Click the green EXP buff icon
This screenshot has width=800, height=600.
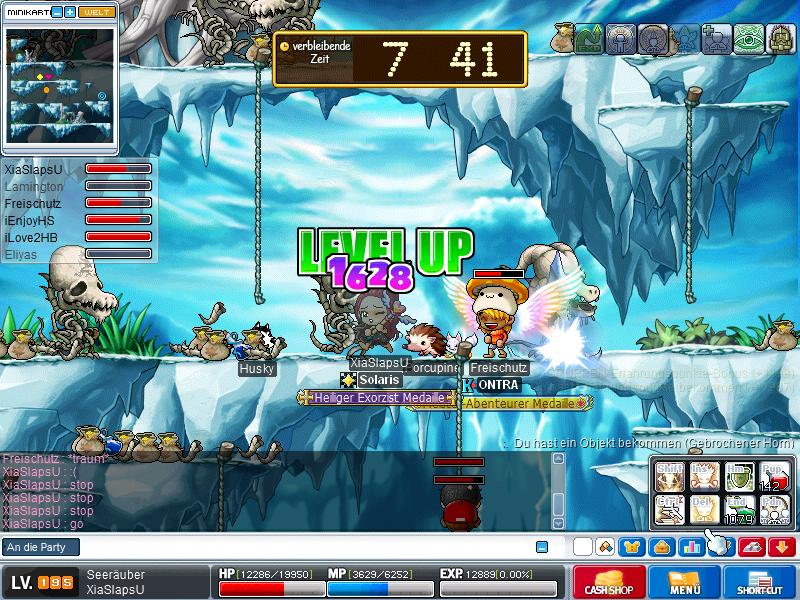(x=589, y=39)
